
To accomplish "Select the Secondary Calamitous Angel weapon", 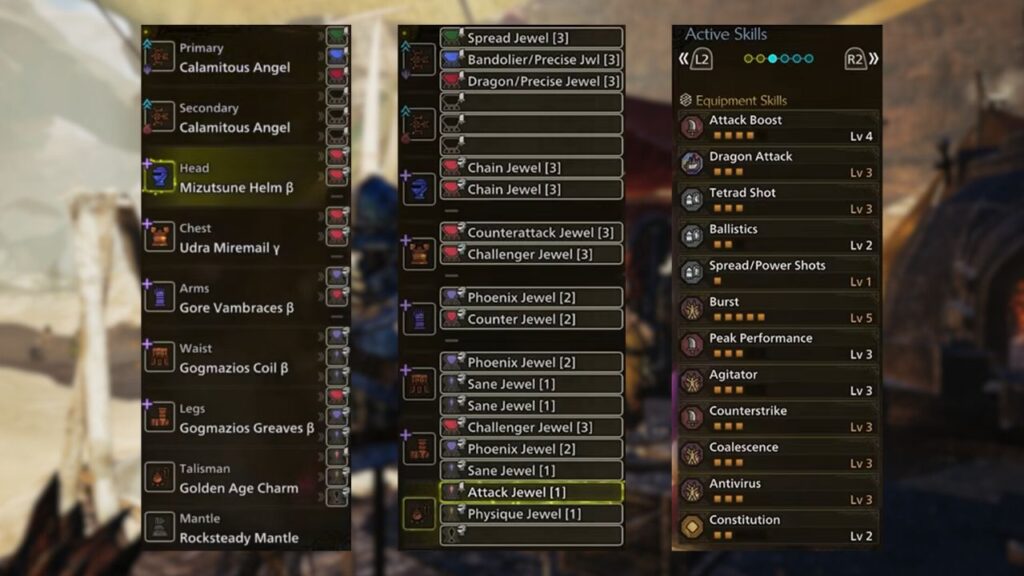I will [234, 118].
